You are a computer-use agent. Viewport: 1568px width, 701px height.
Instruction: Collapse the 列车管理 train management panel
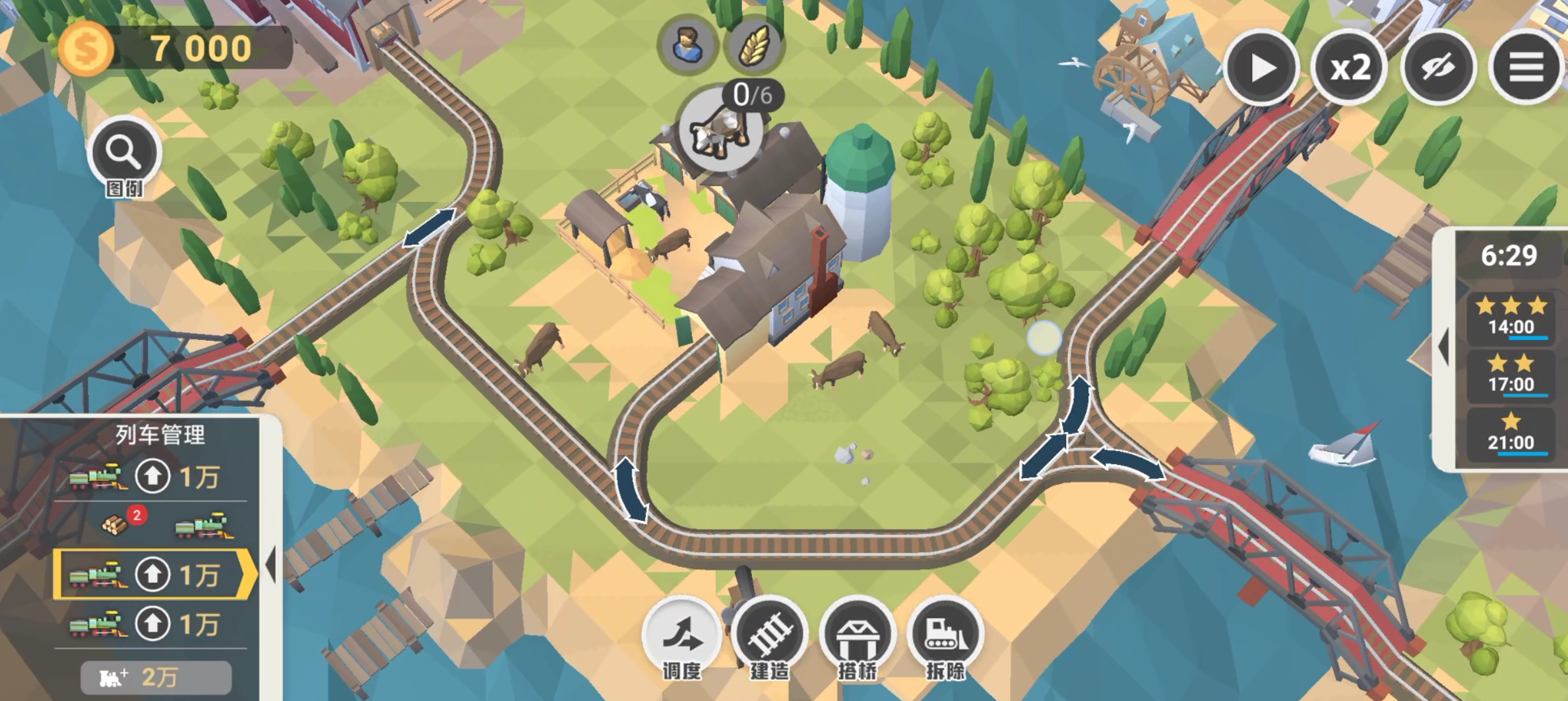click(270, 564)
